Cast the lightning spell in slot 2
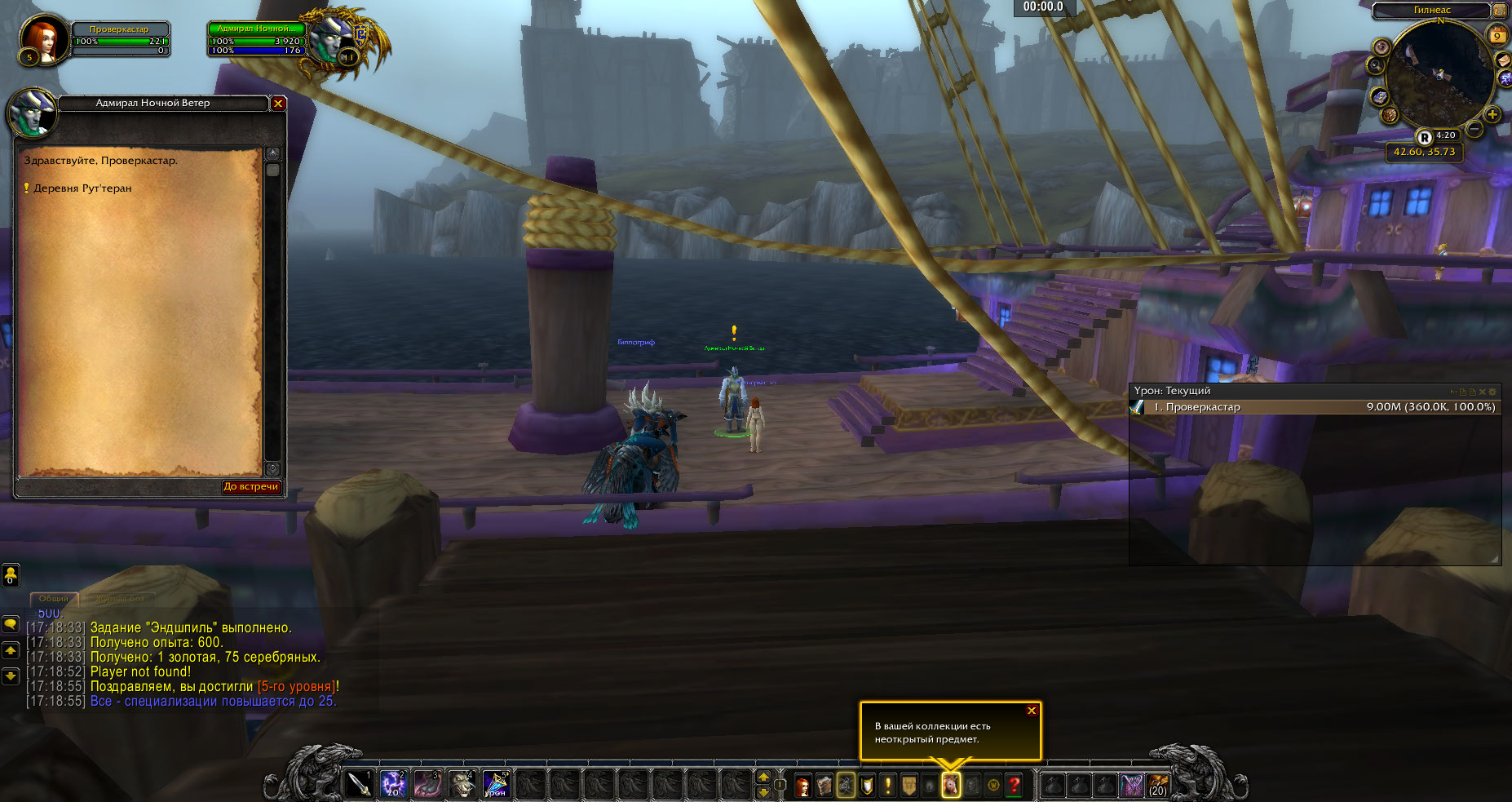Image resolution: width=1512 pixels, height=802 pixels. (x=394, y=784)
